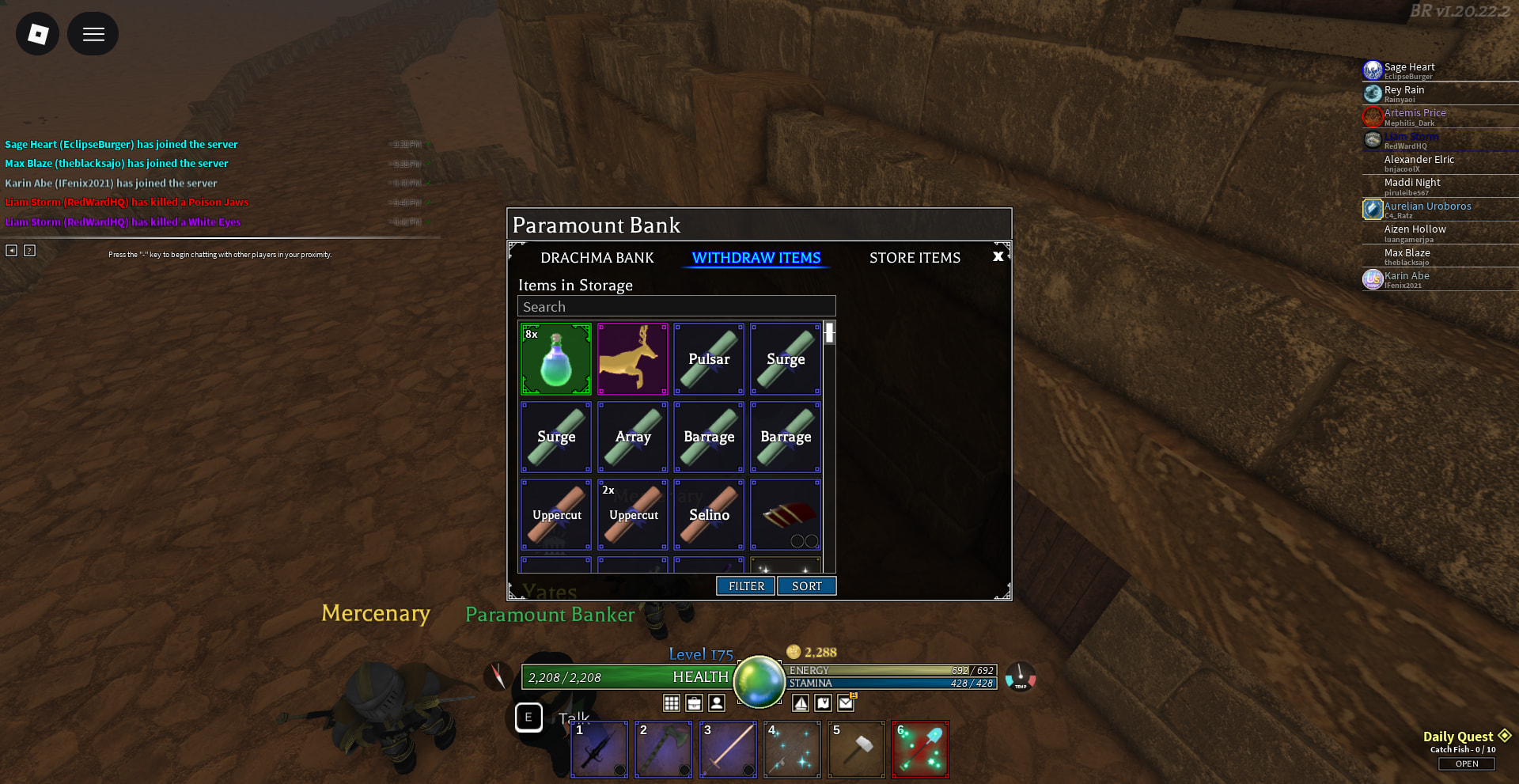Close the Paramount Bank window
Viewport: 1519px width, 784px height.
(x=998, y=256)
